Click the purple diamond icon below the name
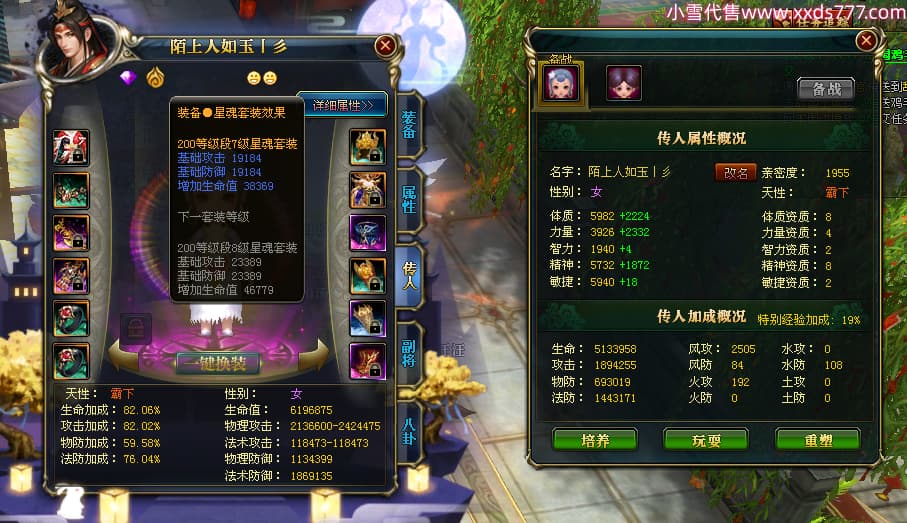Image resolution: width=907 pixels, height=523 pixels. click(x=127, y=77)
